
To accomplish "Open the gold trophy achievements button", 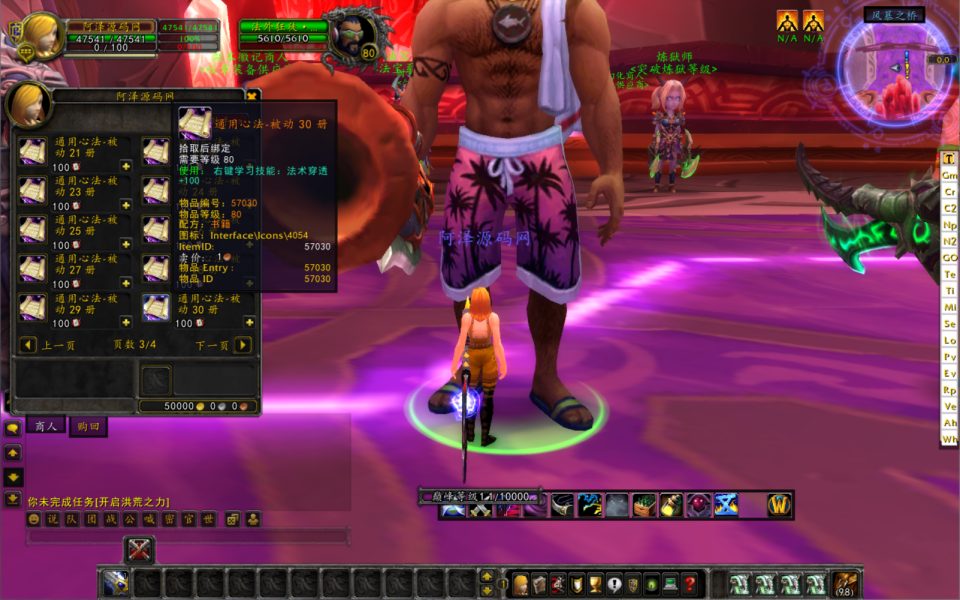I will pos(596,584).
